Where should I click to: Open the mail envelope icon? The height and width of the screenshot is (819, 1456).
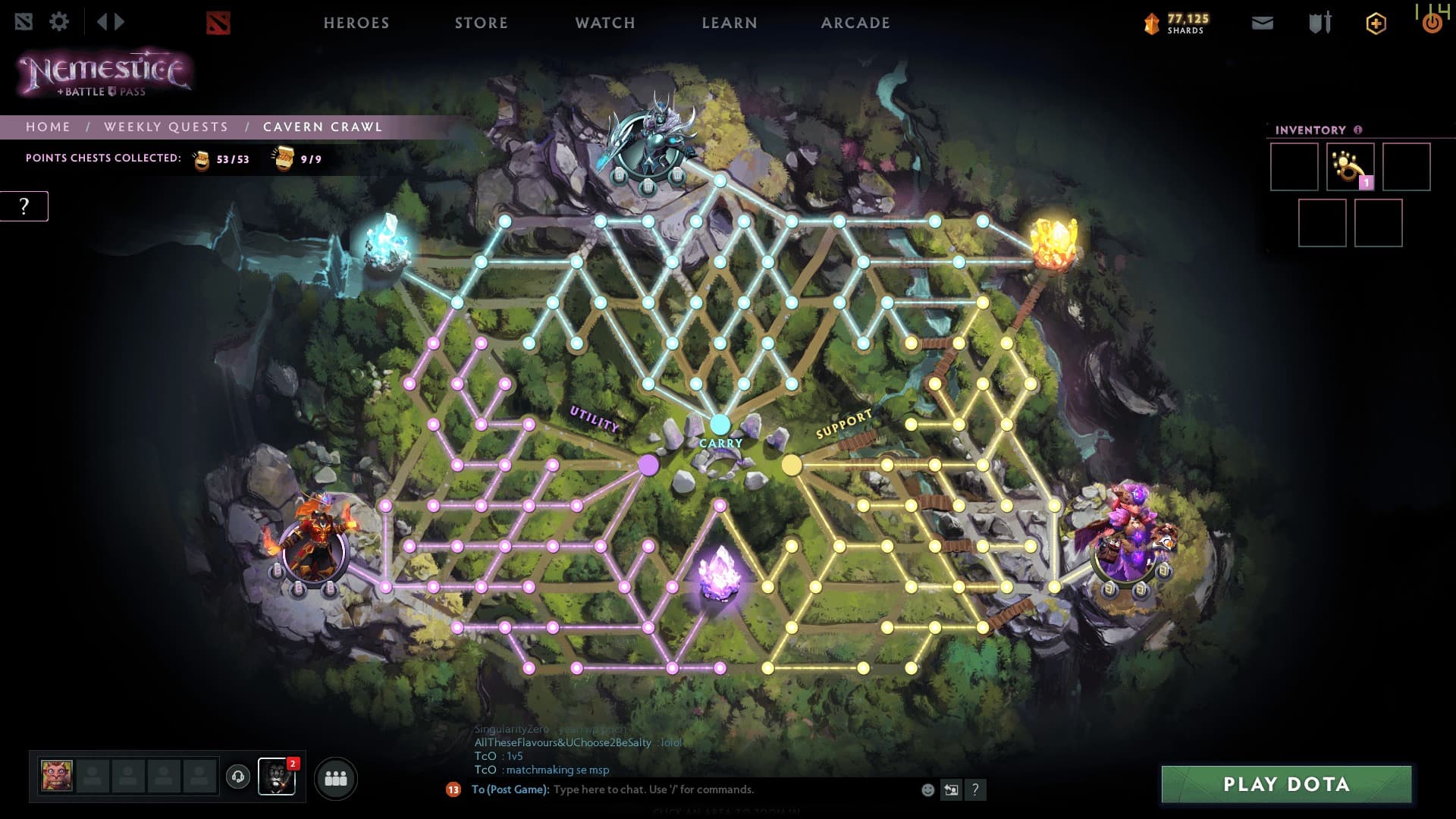click(x=1263, y=24)
